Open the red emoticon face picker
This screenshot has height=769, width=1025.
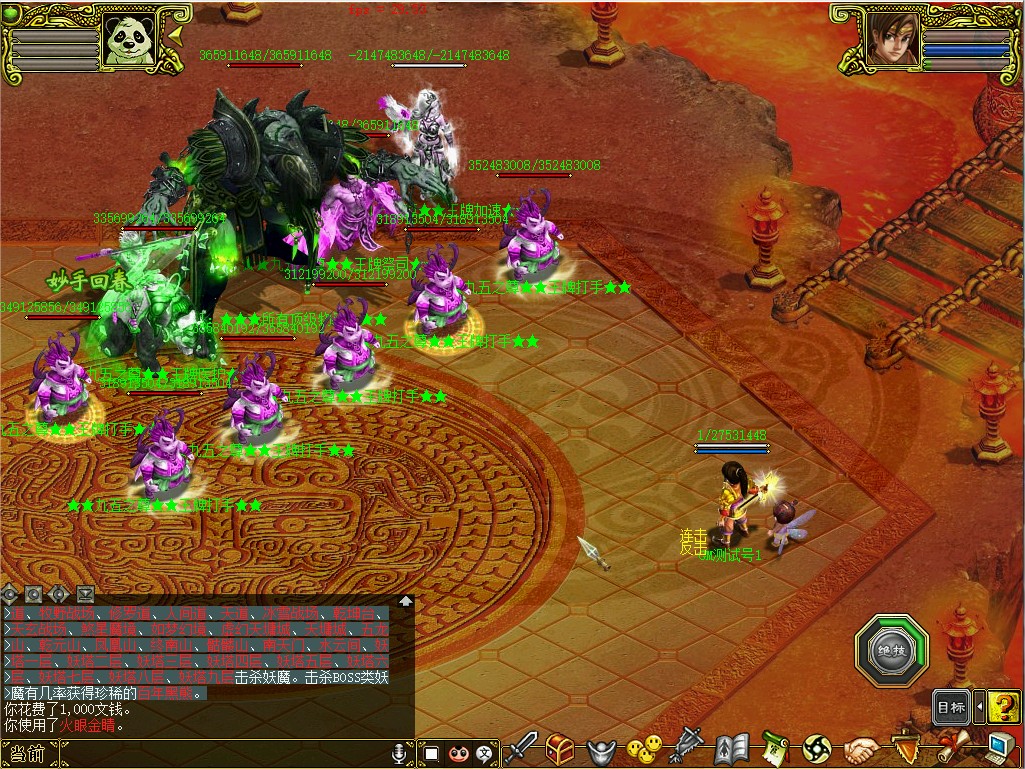point(459,752)
